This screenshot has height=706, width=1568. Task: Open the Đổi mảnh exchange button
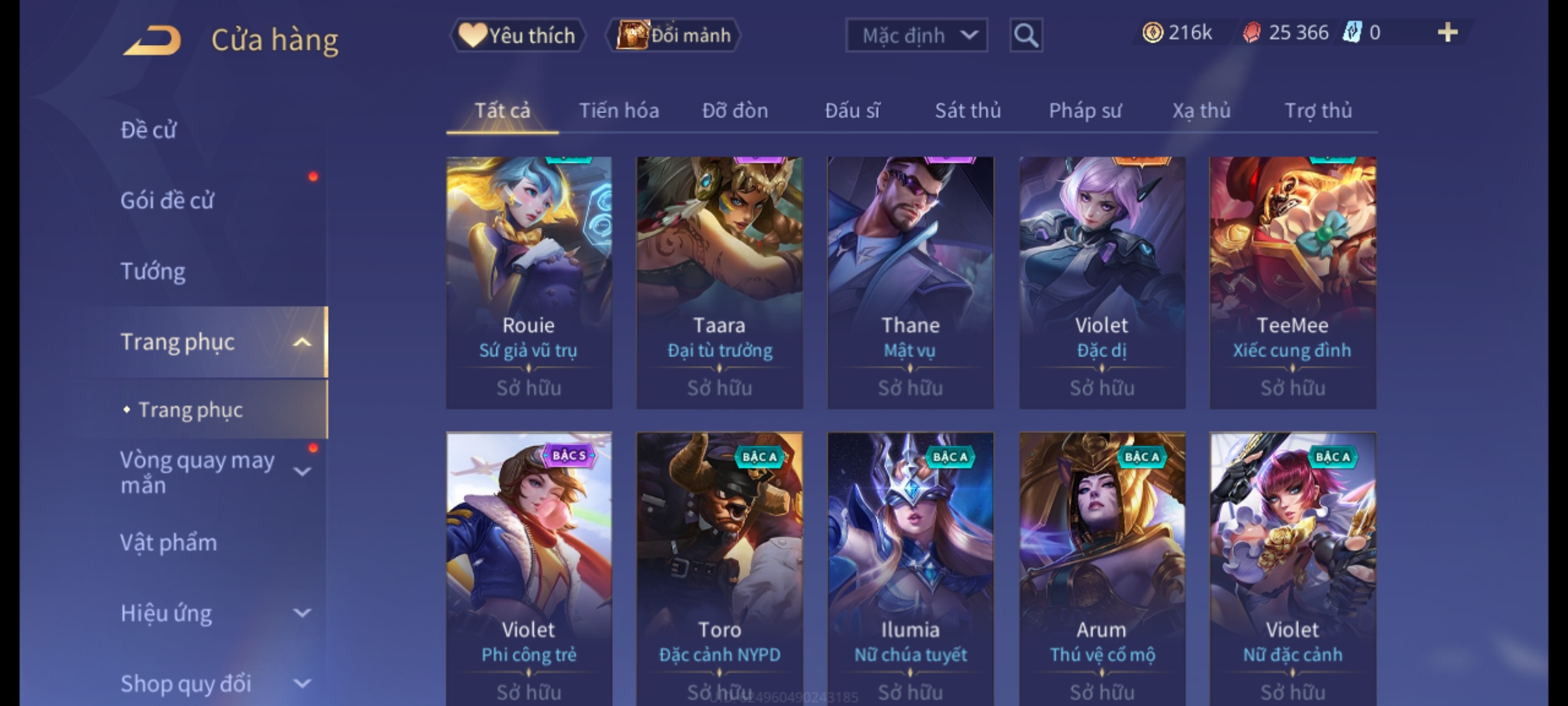coord(674,35)
